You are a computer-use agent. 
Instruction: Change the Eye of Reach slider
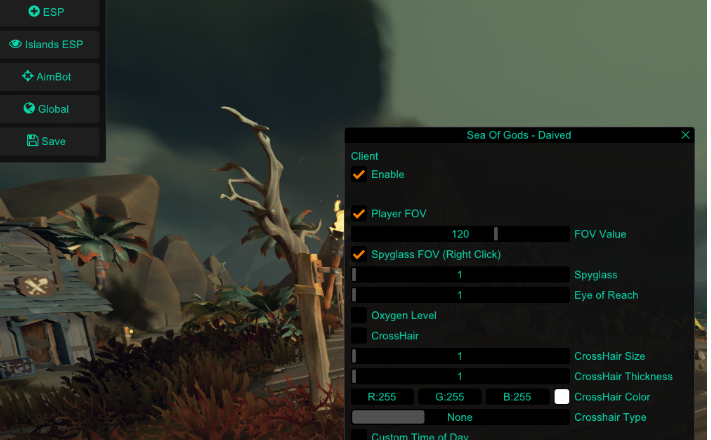[x=460, y=295]
